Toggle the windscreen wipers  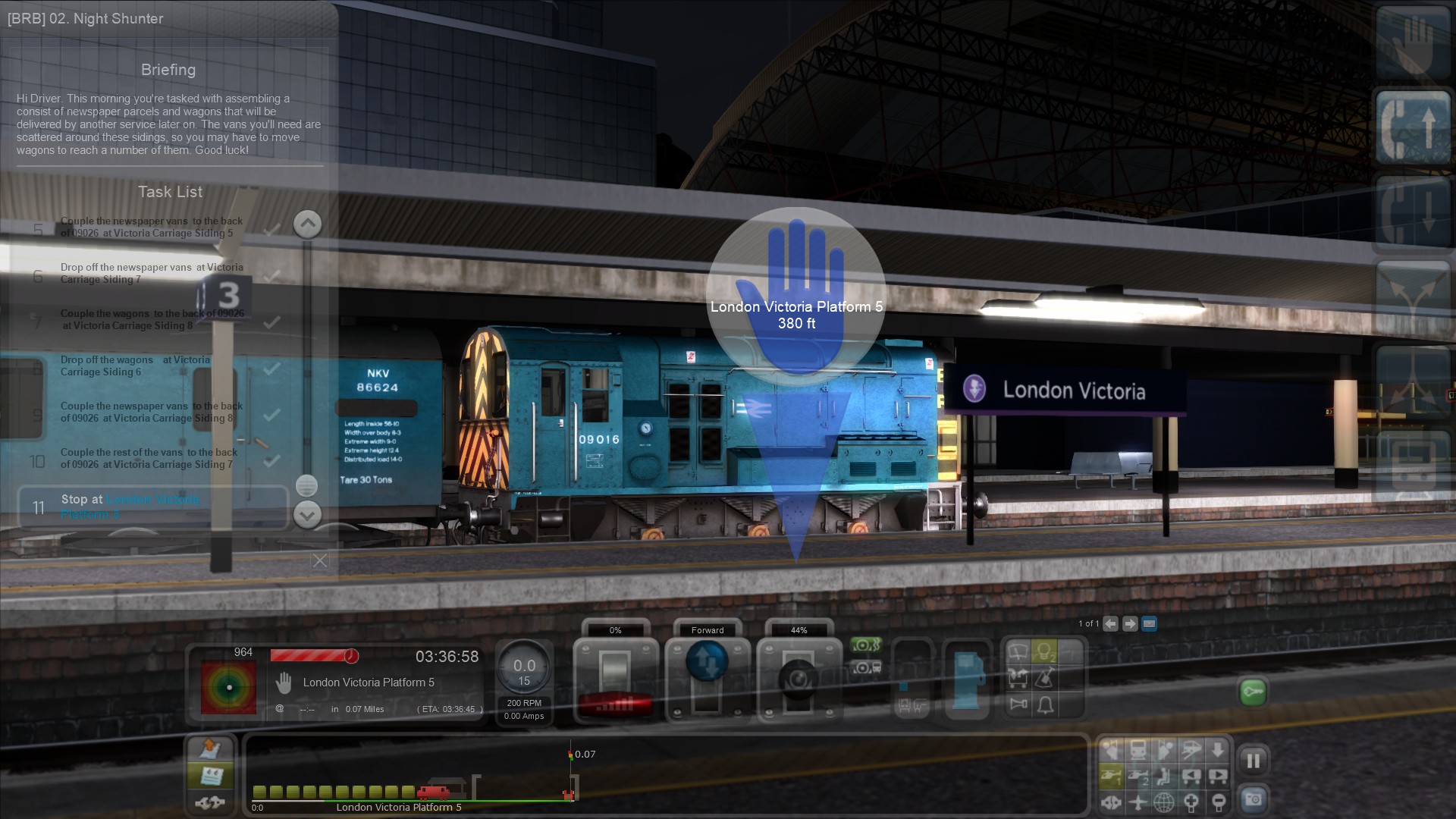(1018, 652)
